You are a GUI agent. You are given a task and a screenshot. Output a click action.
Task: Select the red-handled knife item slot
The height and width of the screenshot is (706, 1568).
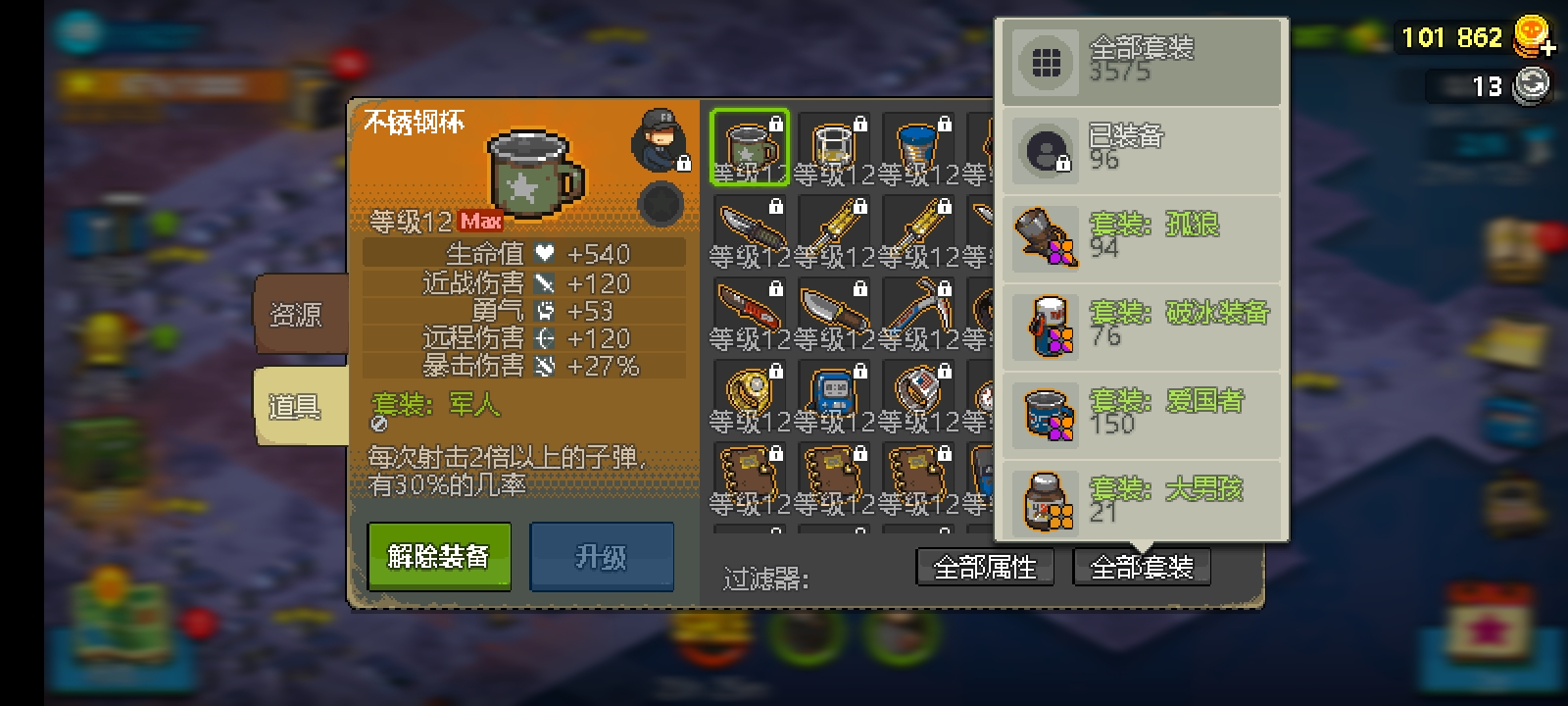[x=750, y=312]
